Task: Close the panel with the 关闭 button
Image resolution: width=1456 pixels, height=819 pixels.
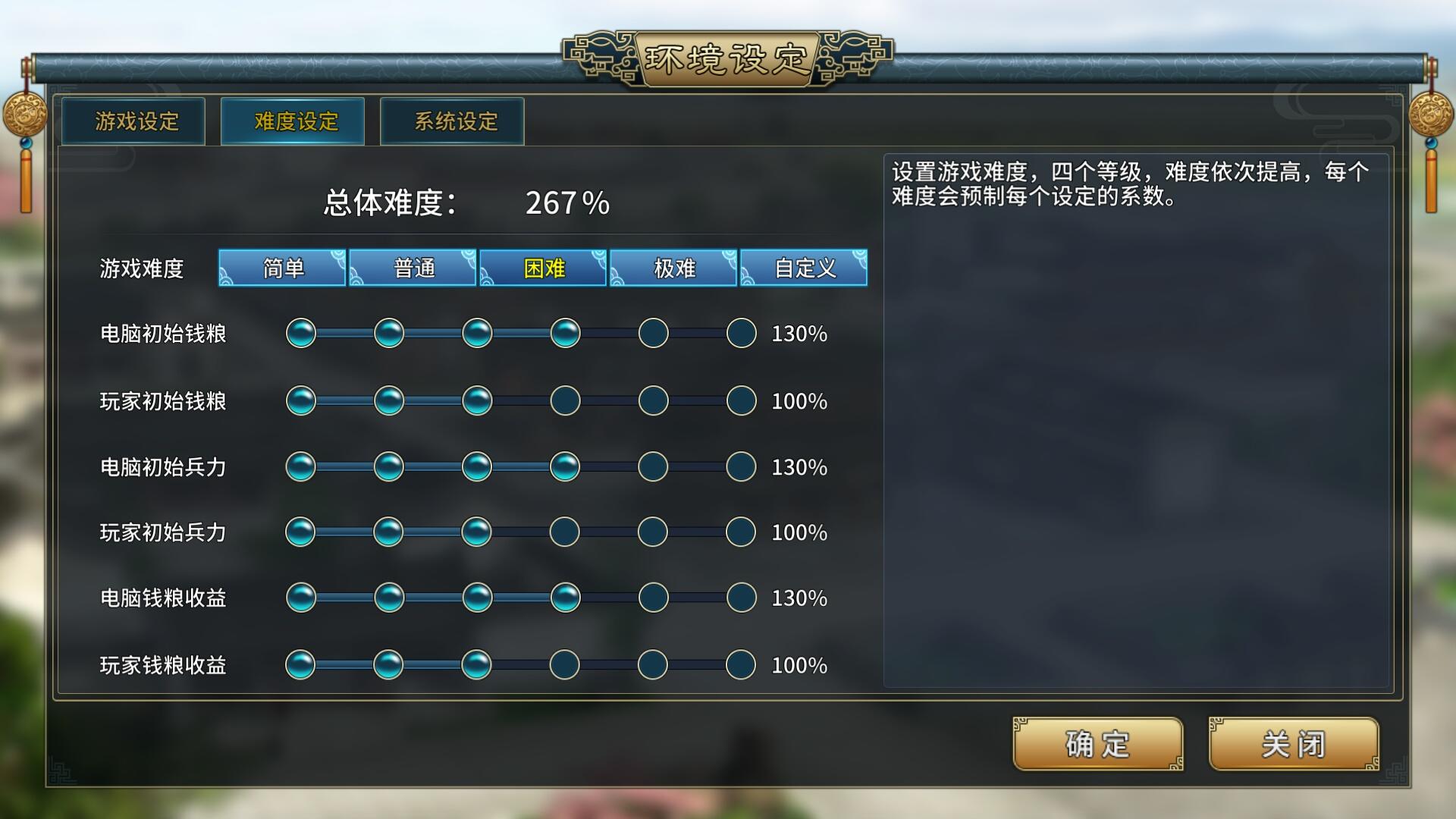Action: tap(1293, 745)
